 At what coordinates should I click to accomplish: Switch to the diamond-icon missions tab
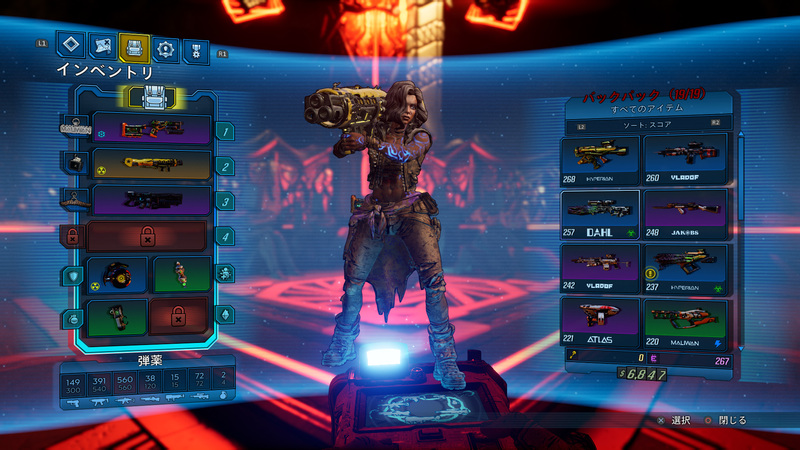(x=69, y=45)
